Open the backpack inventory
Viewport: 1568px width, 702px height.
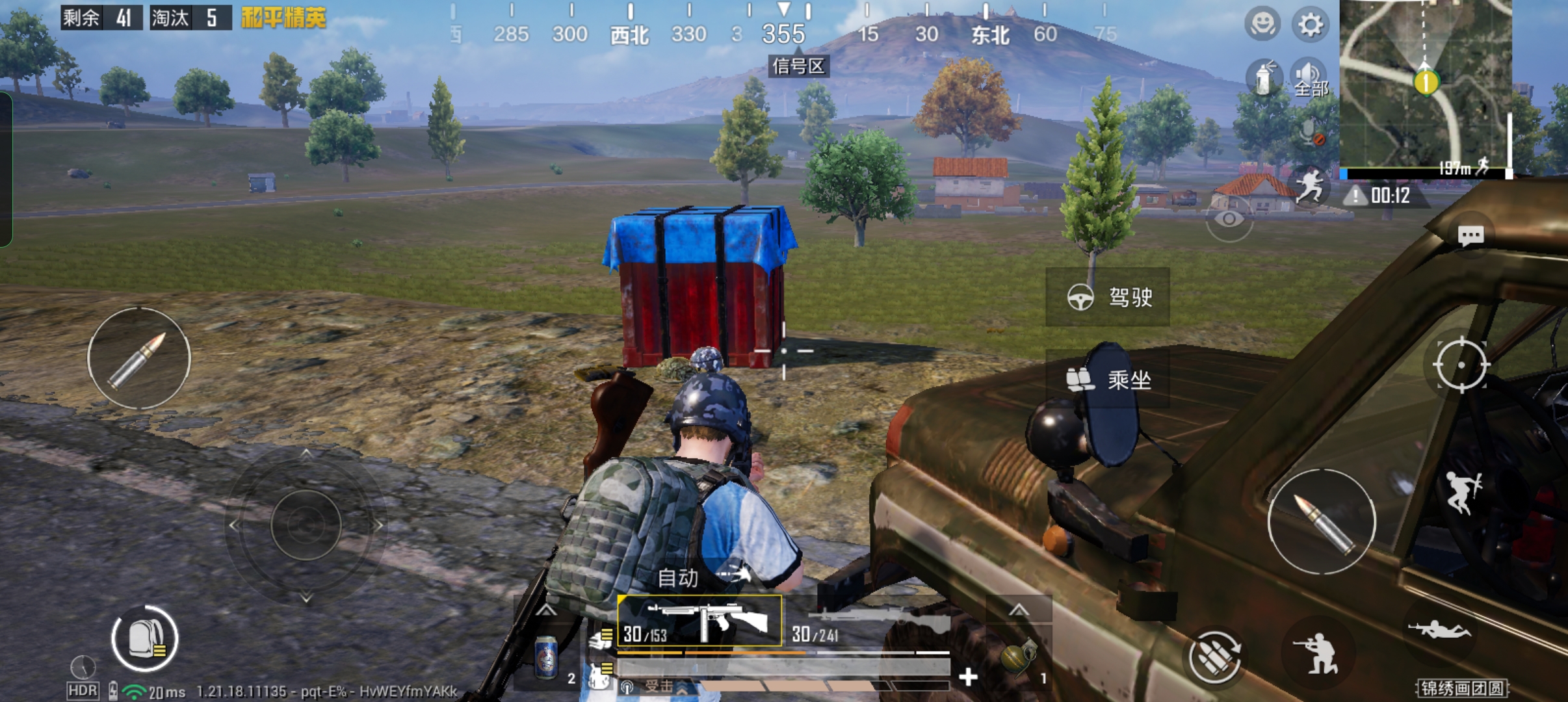coord(144,639)
